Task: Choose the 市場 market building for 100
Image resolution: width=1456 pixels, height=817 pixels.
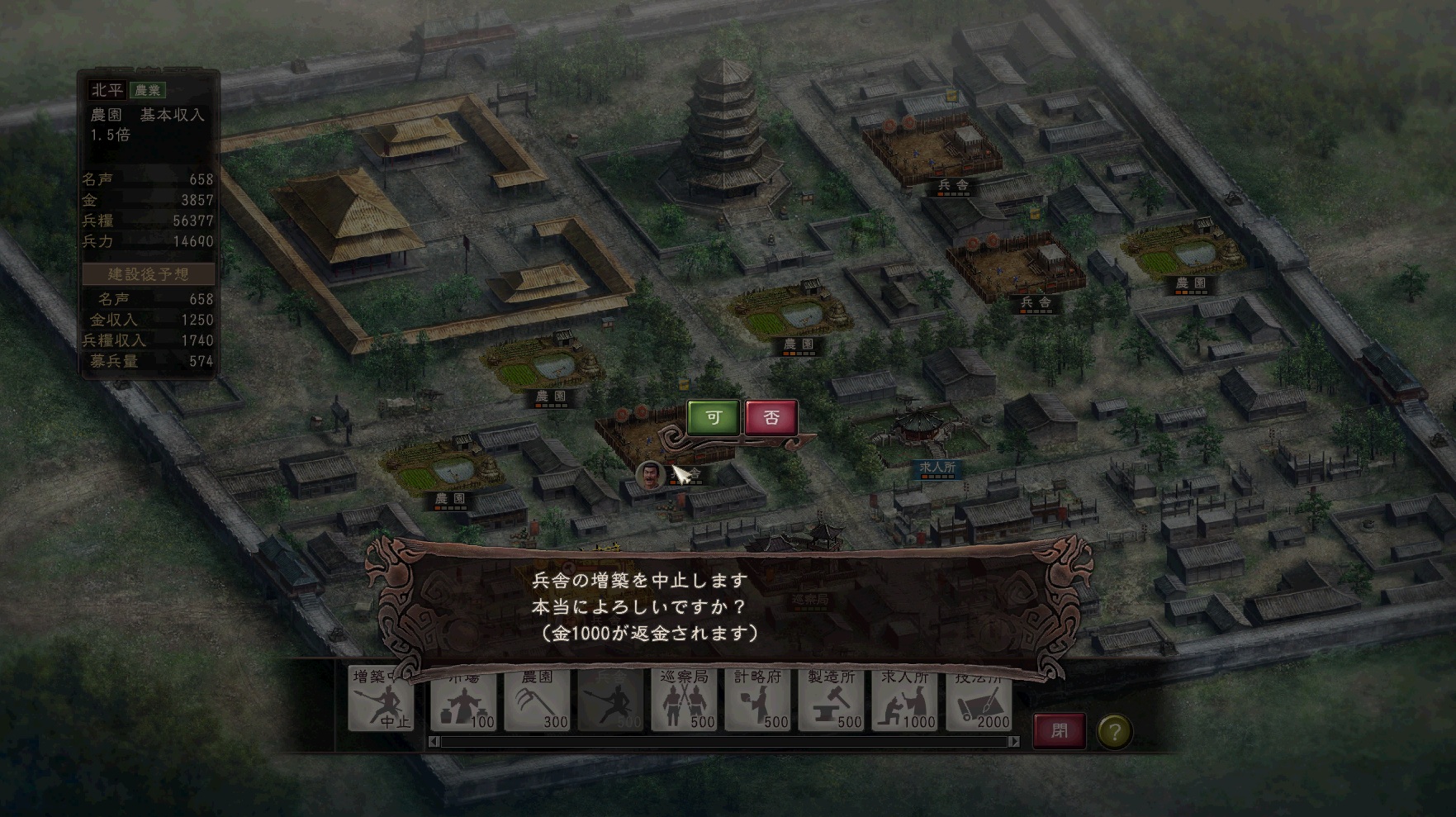Action: click(463, 701)
